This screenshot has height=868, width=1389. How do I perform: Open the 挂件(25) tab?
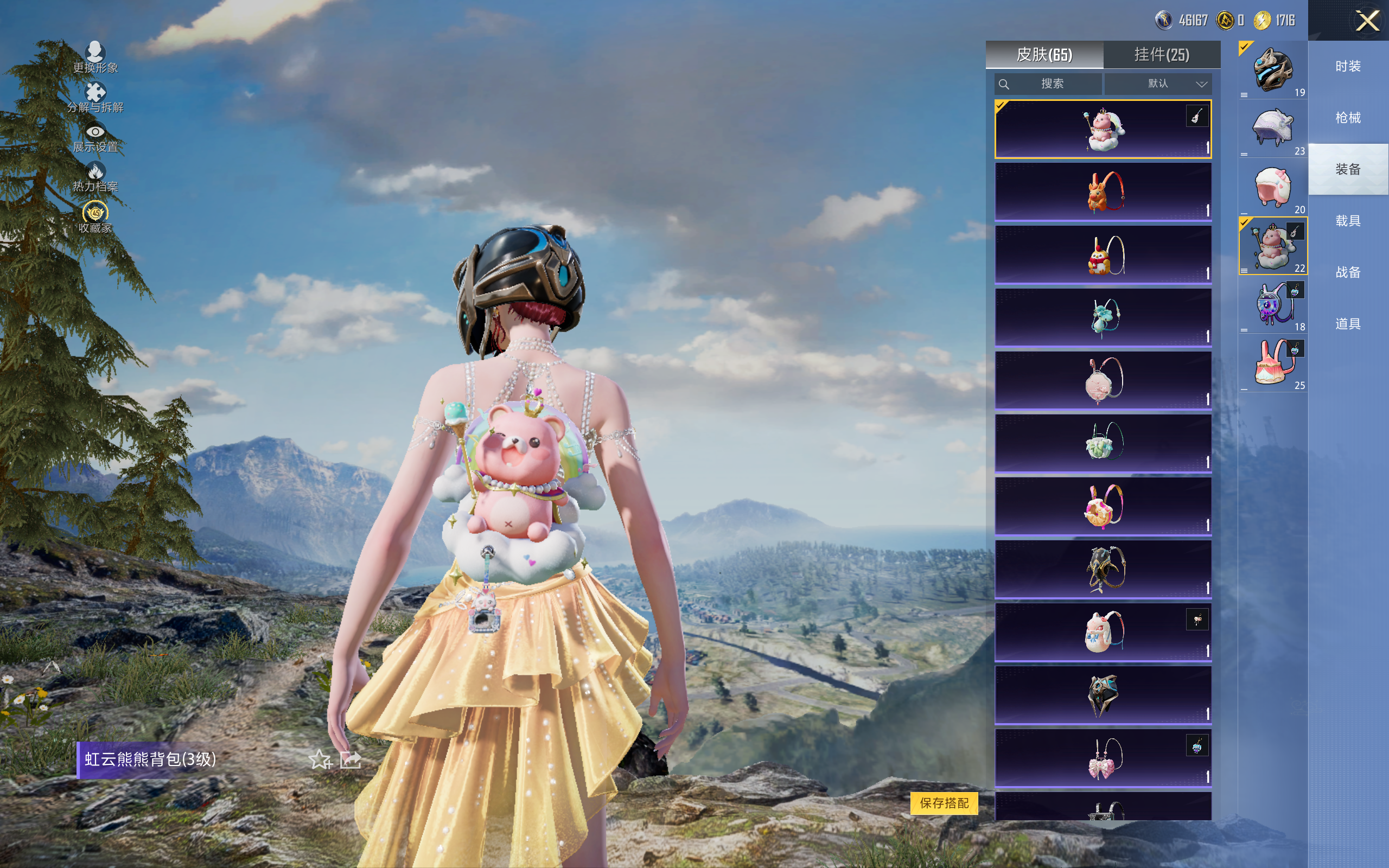[x=1161, y=55]
